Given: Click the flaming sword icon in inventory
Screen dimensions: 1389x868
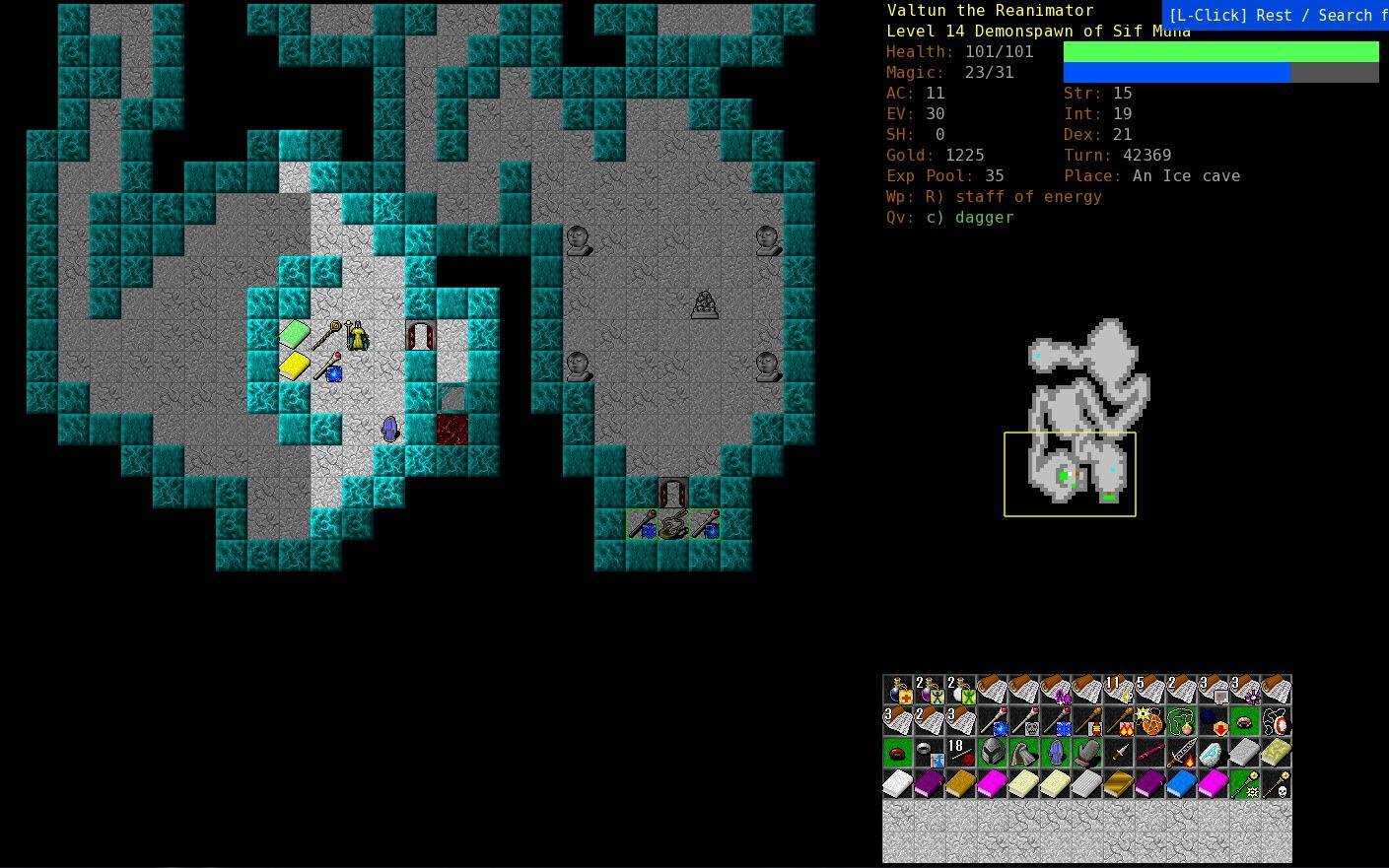Looking at the screenshot, I should pos(1180,754).
